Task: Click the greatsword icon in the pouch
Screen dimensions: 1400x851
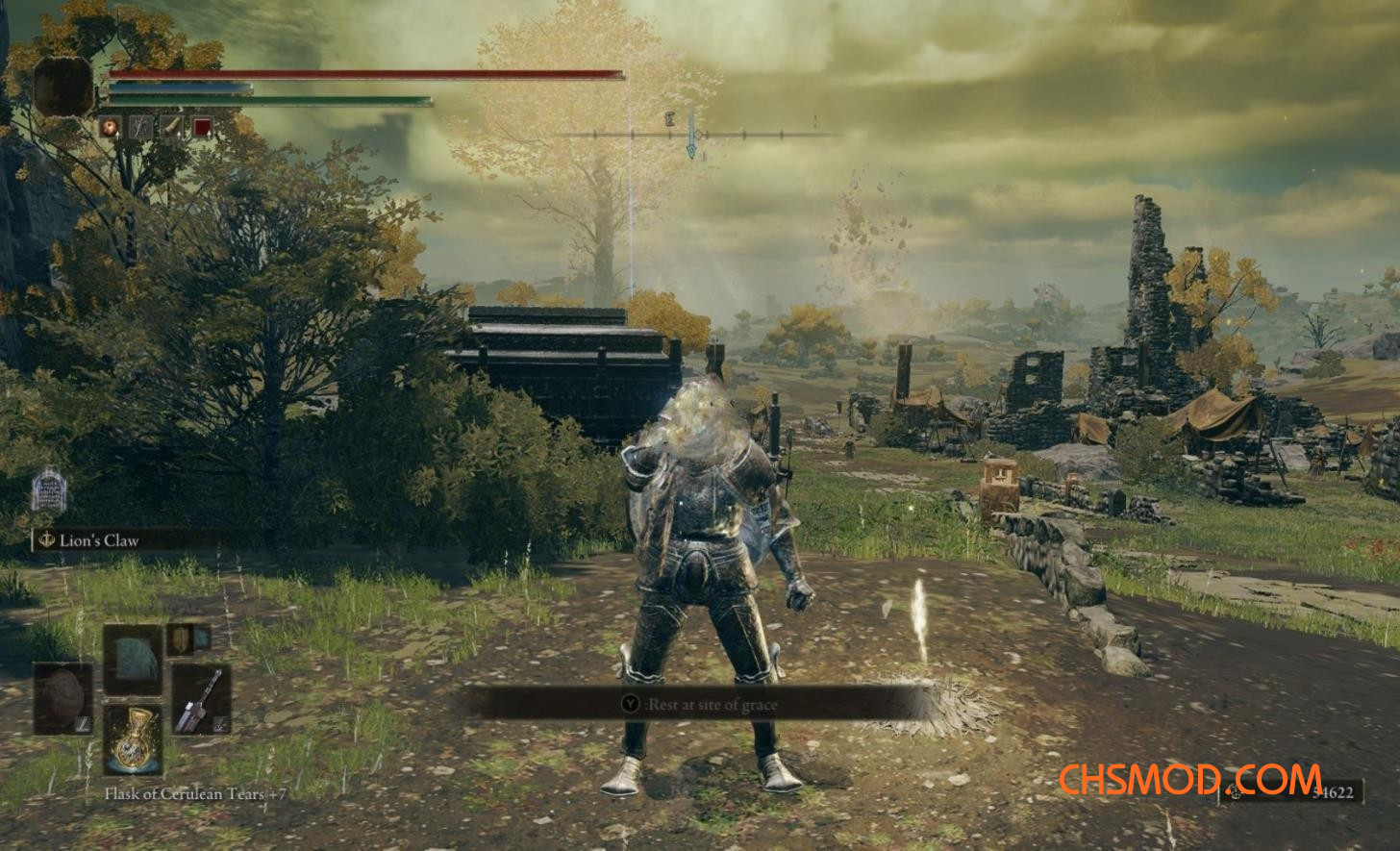Action: (x=202, y=701)
